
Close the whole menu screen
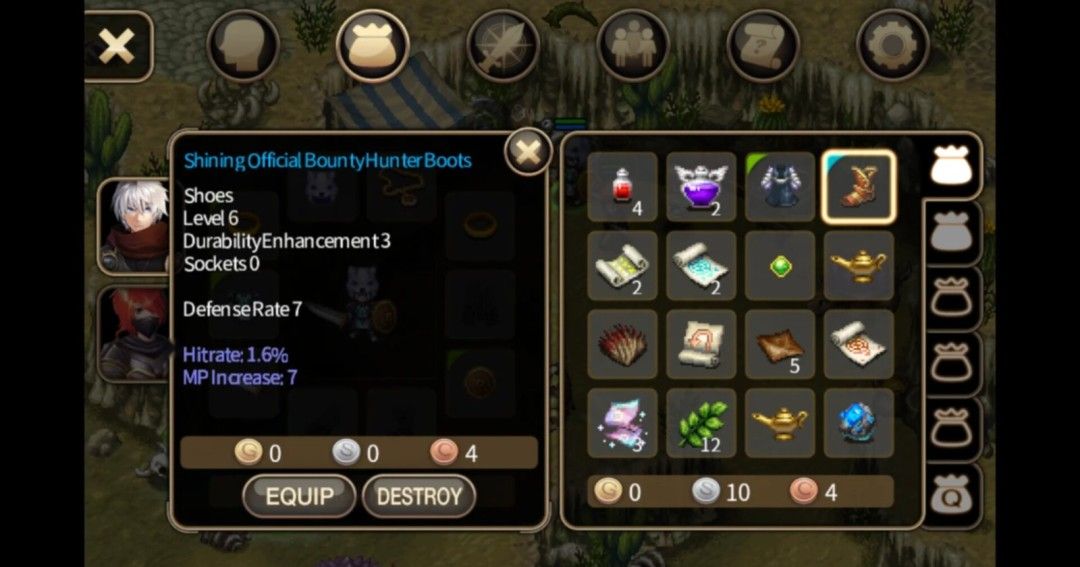point(117,46)
